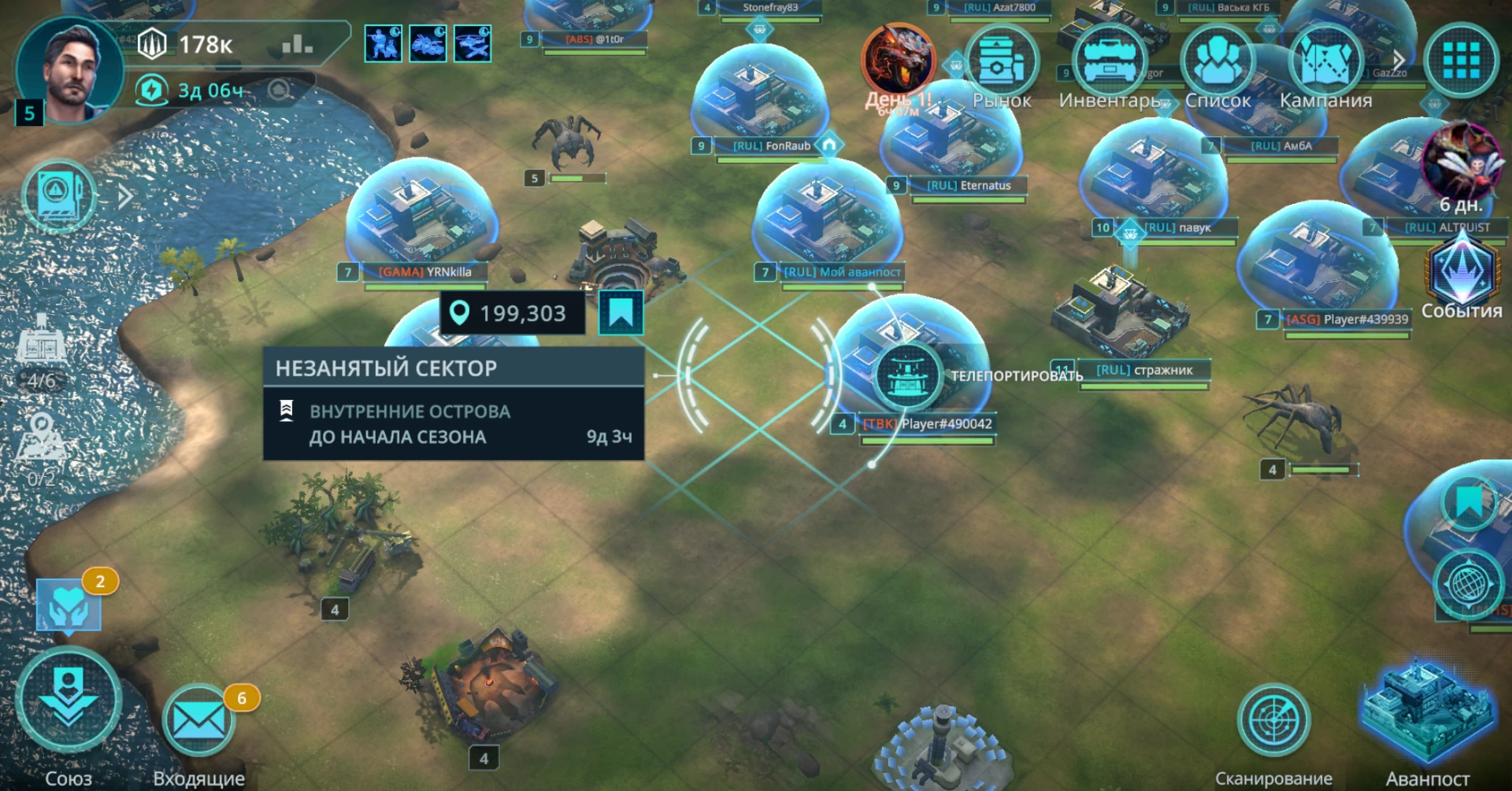
Task: Bookmark the 199,303 sector location
Action: click(621, 312)
